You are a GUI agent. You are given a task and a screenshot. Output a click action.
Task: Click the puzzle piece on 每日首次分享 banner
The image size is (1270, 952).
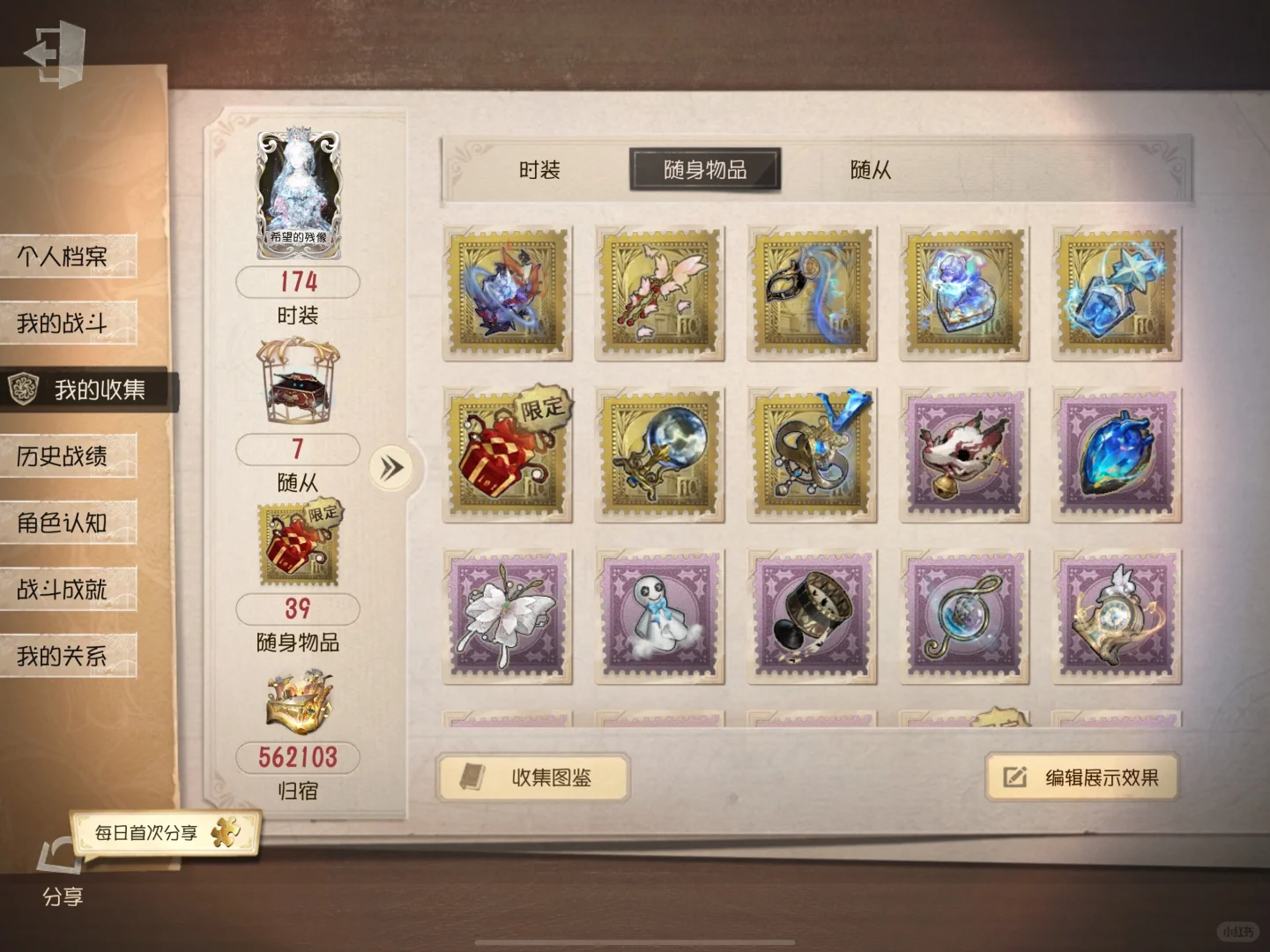click(x=227, y=829)
